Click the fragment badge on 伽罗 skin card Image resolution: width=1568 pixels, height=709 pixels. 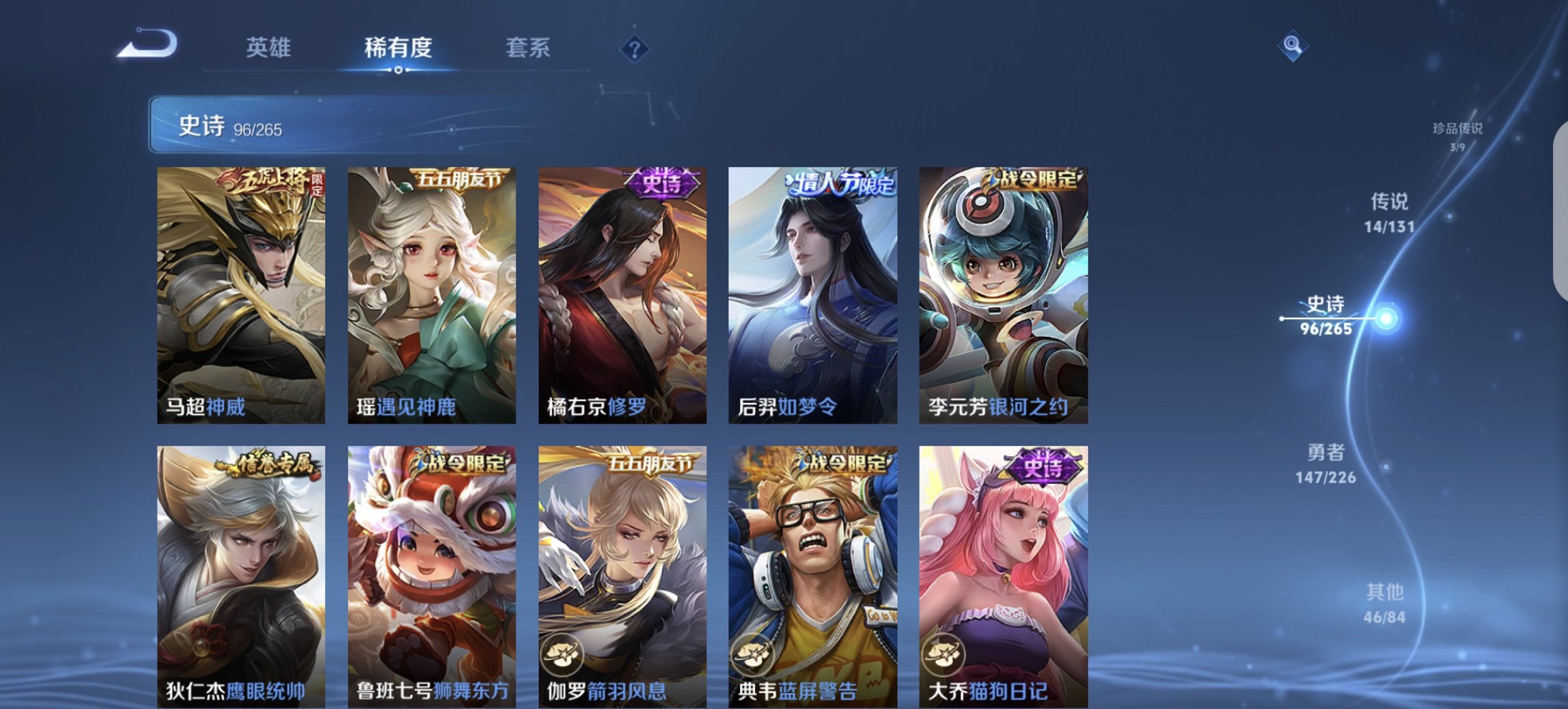pyautogui.click(x=560, y=655)
